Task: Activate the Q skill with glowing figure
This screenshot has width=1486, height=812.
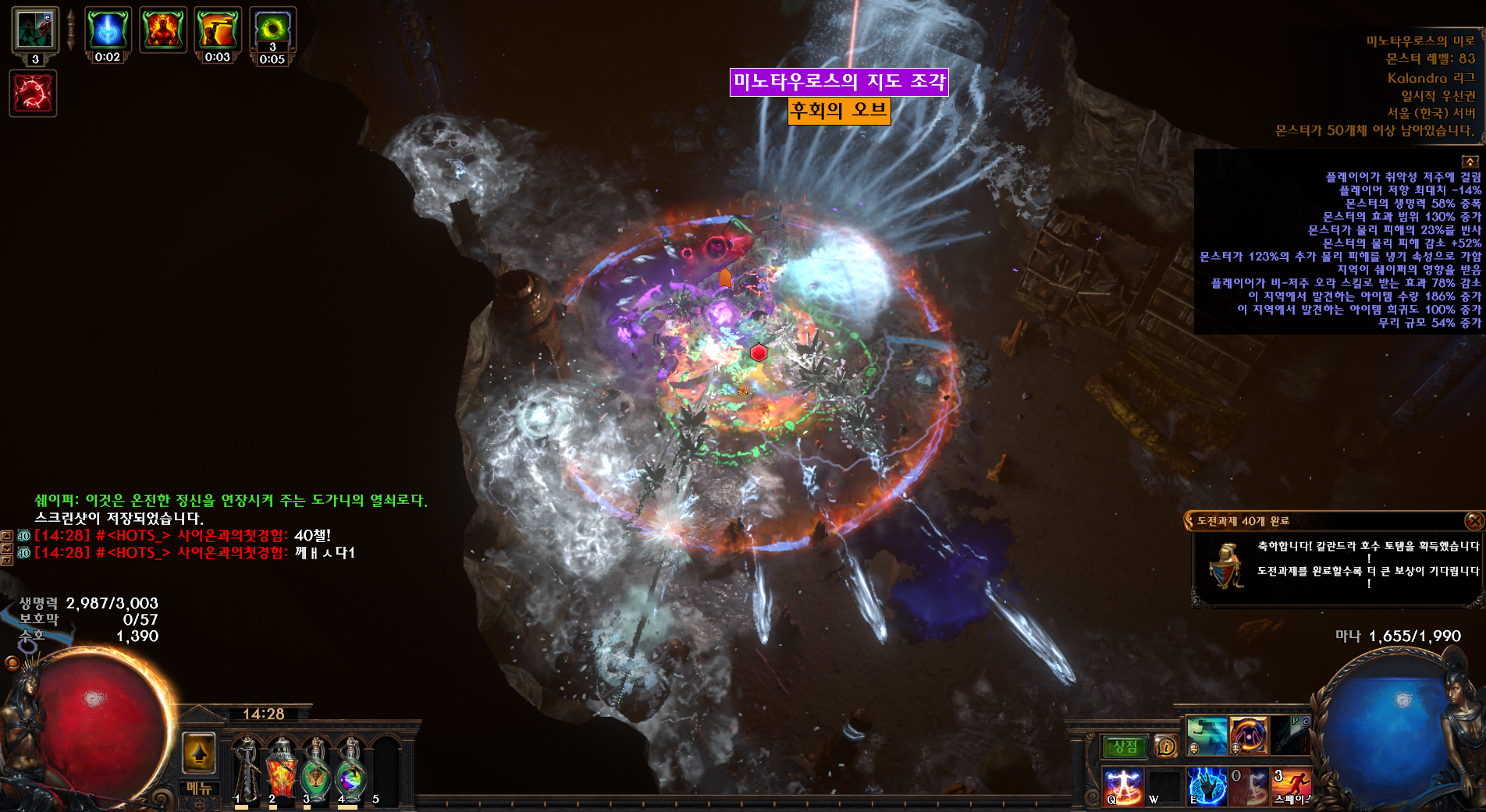Action: tap(1124, 785)
